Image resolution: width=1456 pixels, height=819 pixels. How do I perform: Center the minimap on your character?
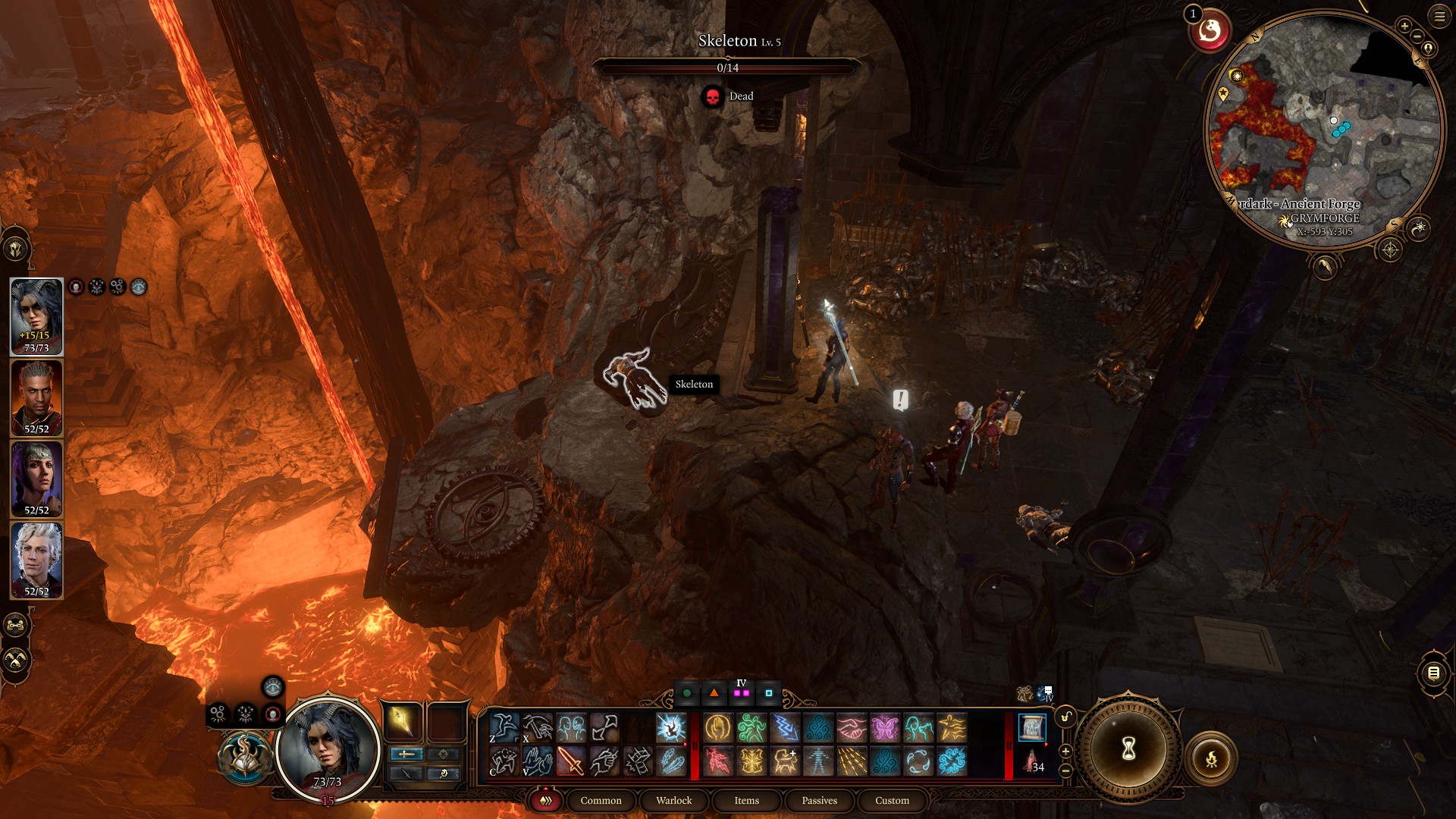[1428, 48]
